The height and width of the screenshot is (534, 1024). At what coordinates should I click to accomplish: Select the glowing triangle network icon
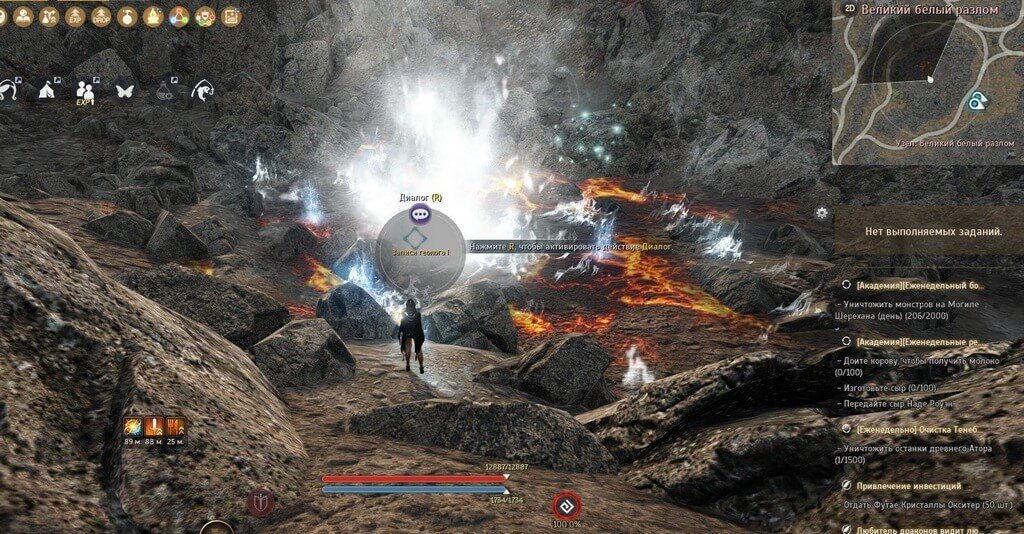(179, 17)
